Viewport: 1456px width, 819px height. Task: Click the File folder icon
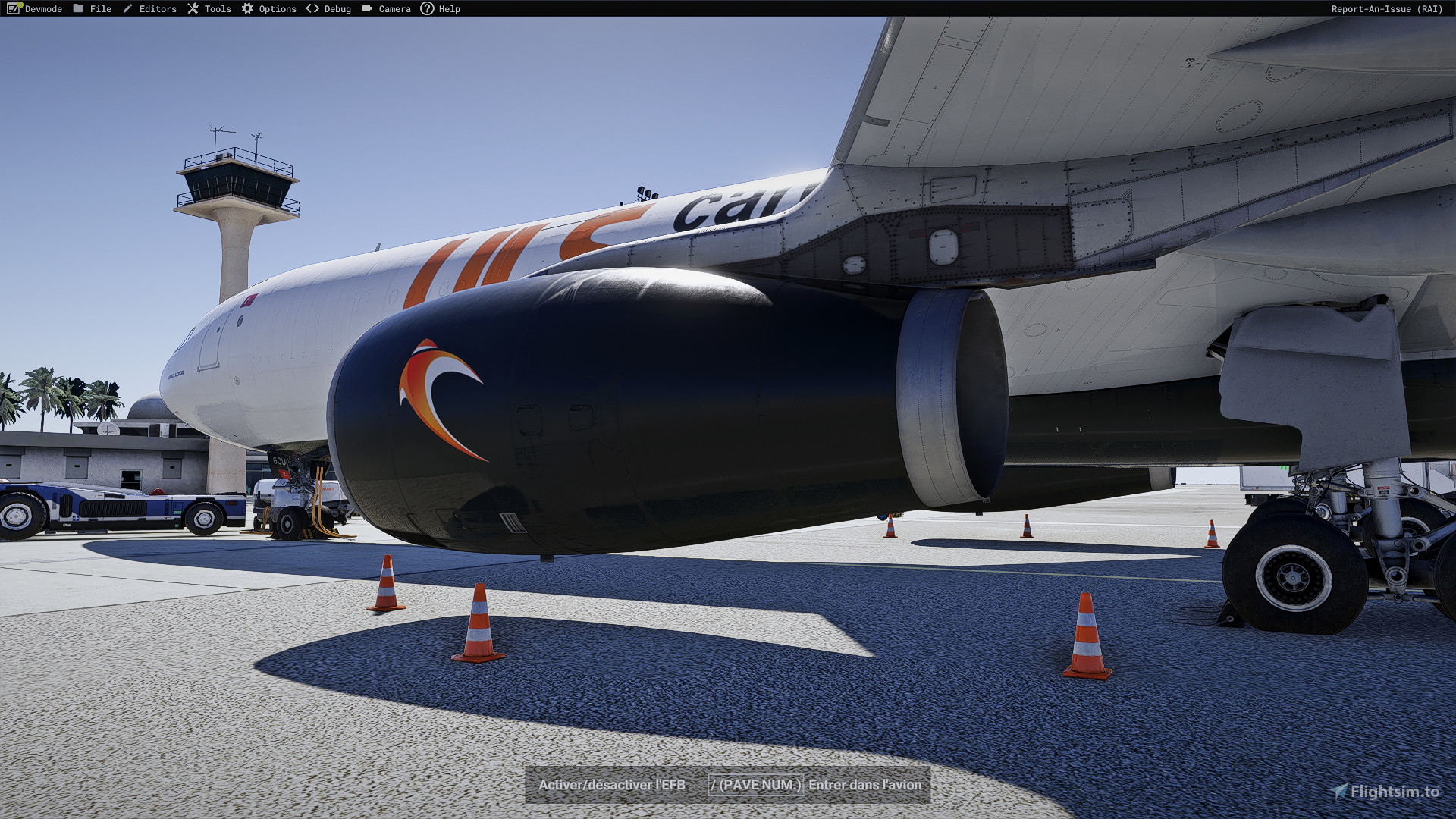[x=80, y=8]
